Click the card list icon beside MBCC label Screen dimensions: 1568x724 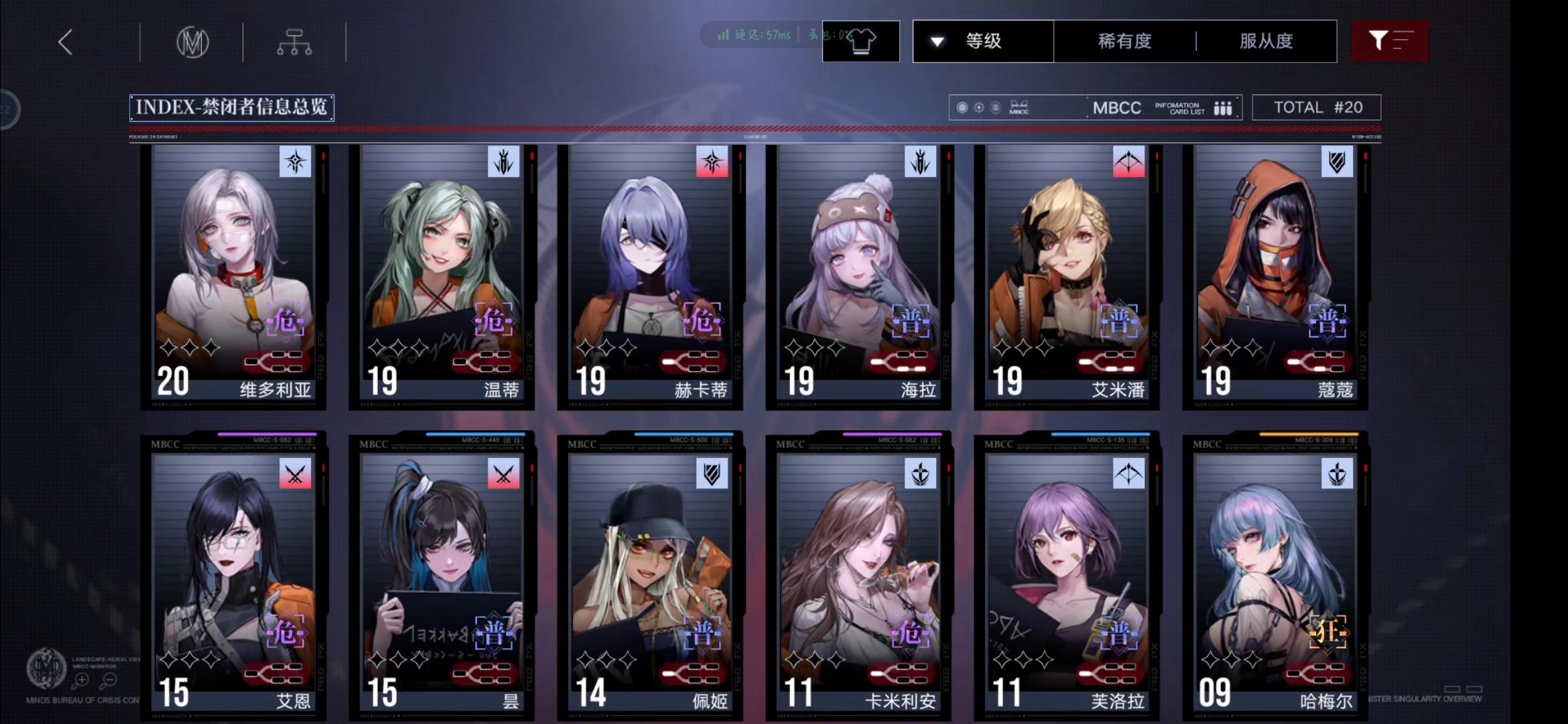pyautogui.click(x=1224, y=107)
